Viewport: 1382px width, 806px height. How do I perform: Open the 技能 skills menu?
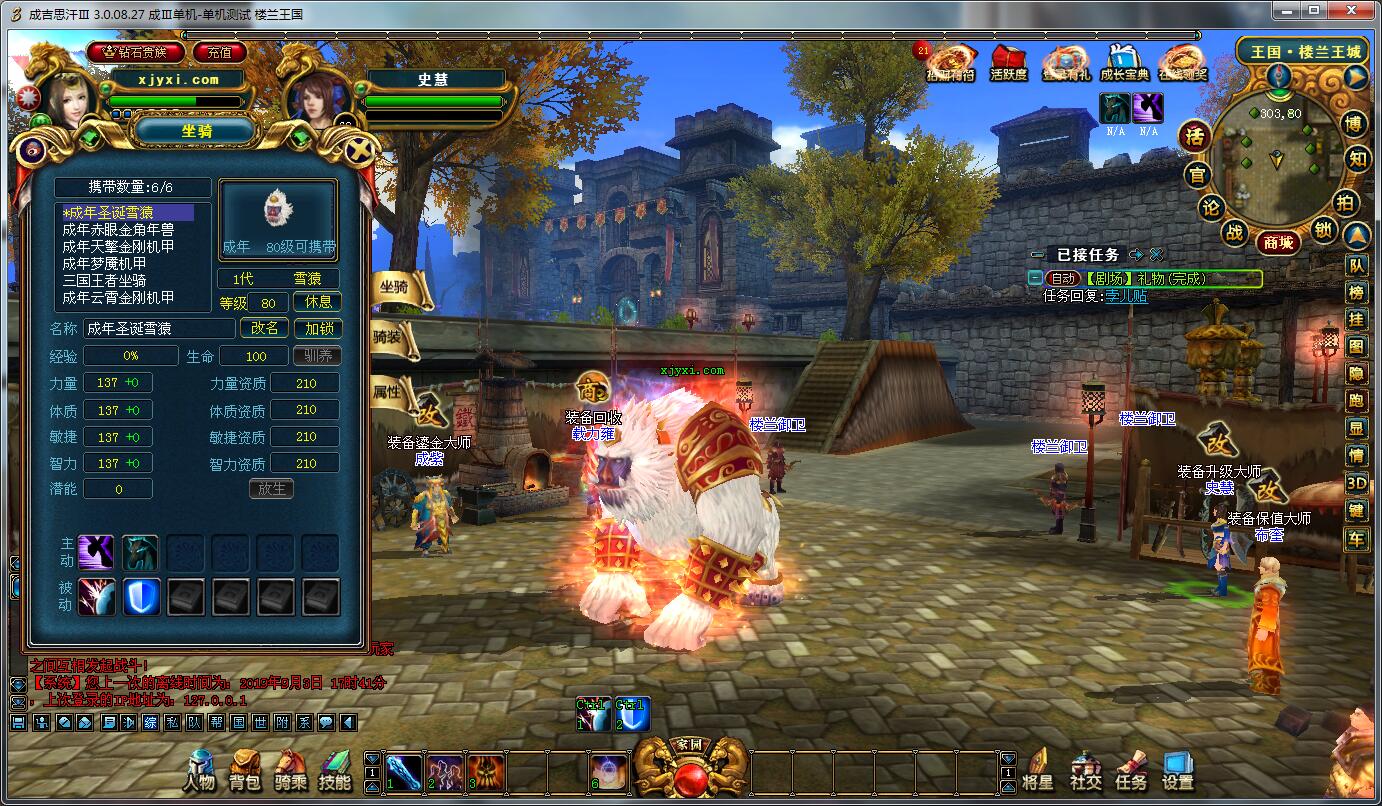coord(335,770)
